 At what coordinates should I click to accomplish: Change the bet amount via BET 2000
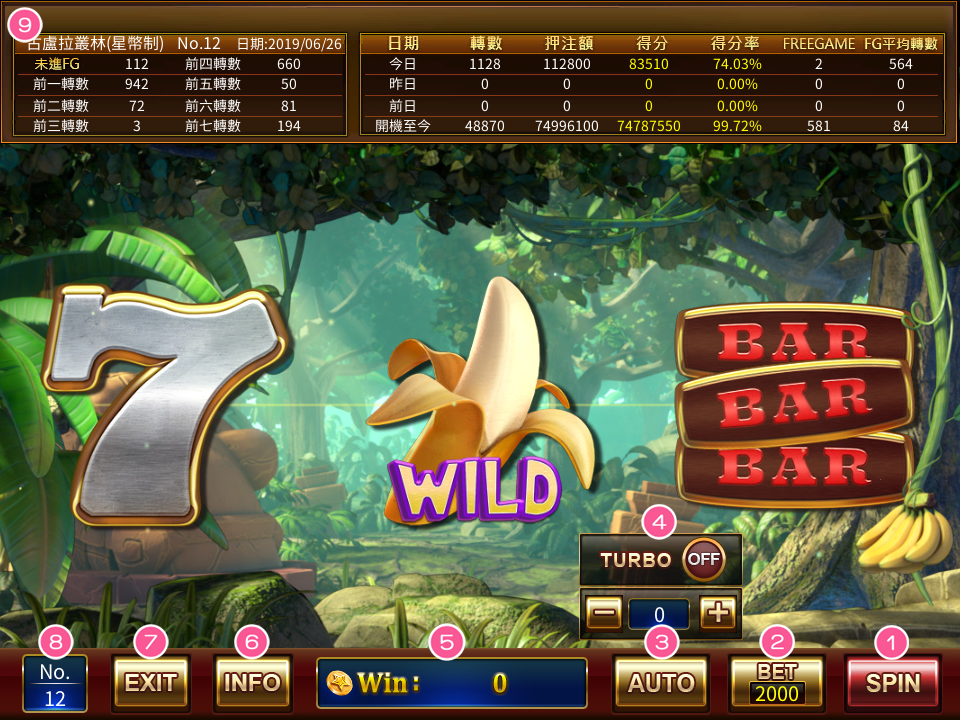[x=777, y=683]
